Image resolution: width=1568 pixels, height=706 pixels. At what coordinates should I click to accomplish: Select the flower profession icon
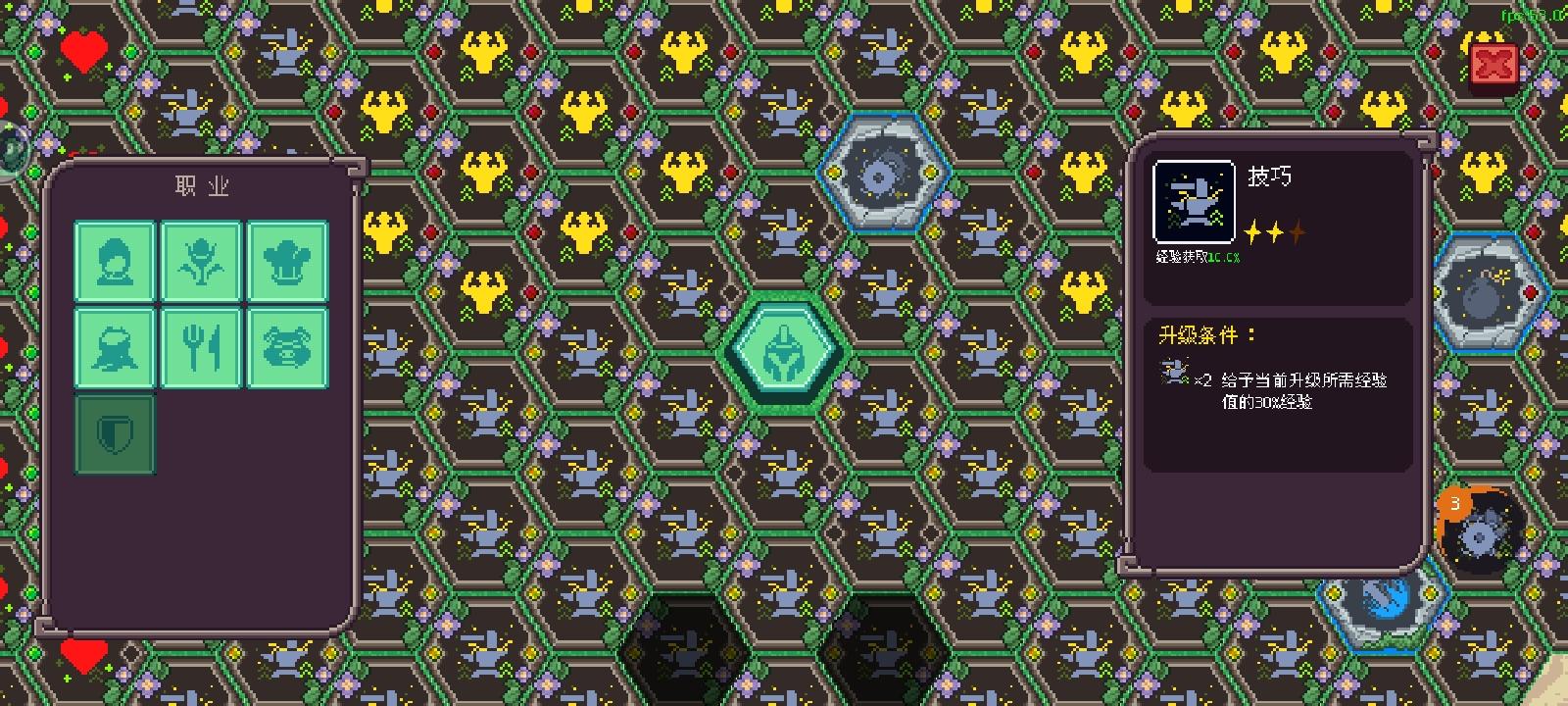click(x=201, y=263)
